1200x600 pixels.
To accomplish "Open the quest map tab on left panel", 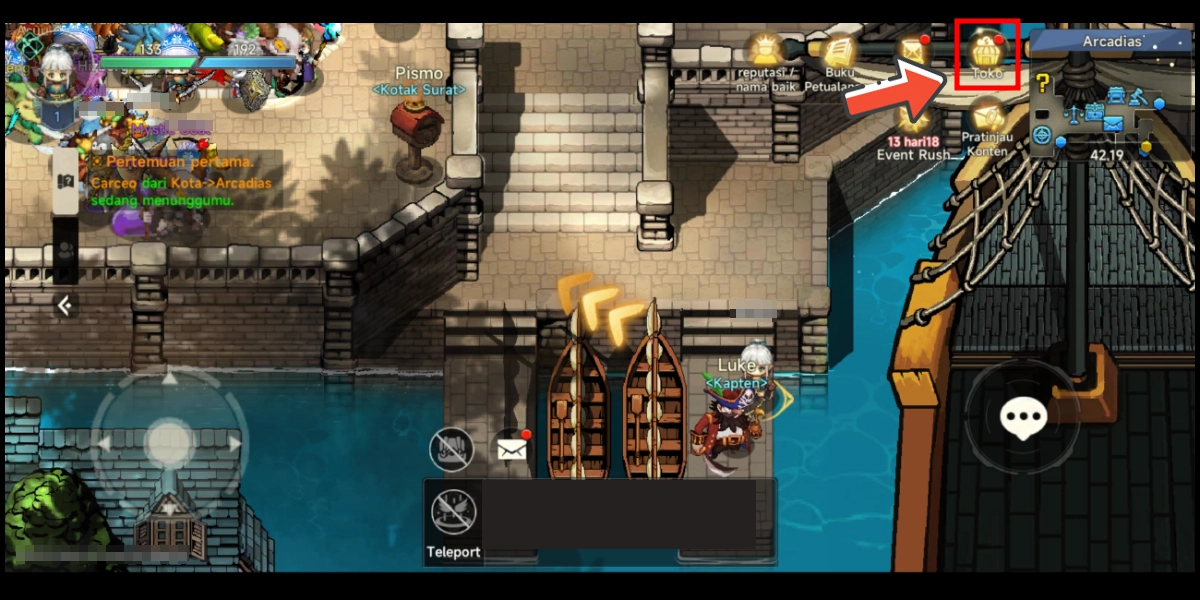I will point(66,181).
